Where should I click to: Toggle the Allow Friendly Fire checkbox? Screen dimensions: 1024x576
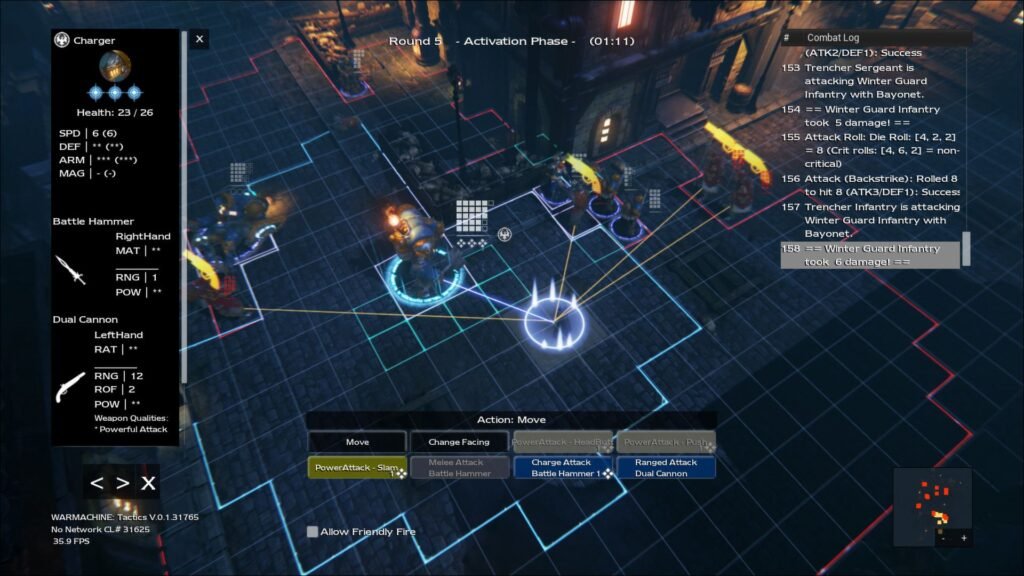pyautogui.click(x=313, y=532)
